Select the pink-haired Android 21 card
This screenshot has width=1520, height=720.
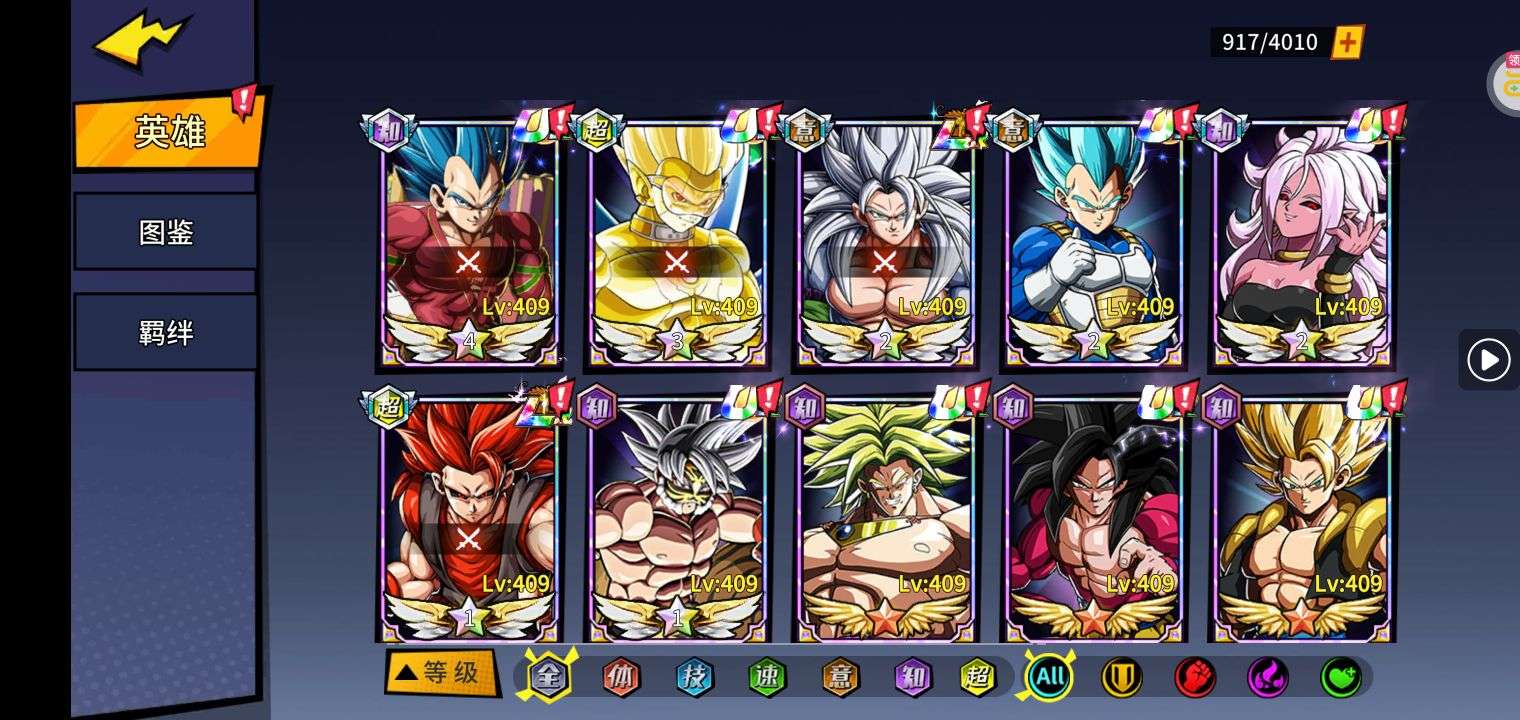pos(1302,240)
